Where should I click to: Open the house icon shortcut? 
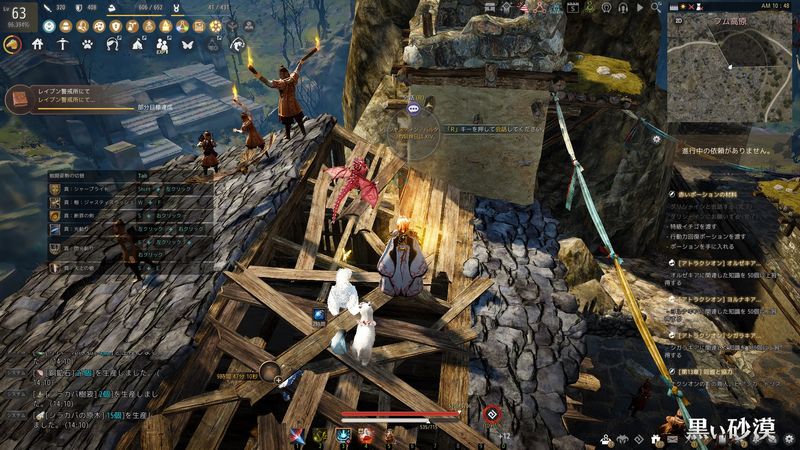38,44
